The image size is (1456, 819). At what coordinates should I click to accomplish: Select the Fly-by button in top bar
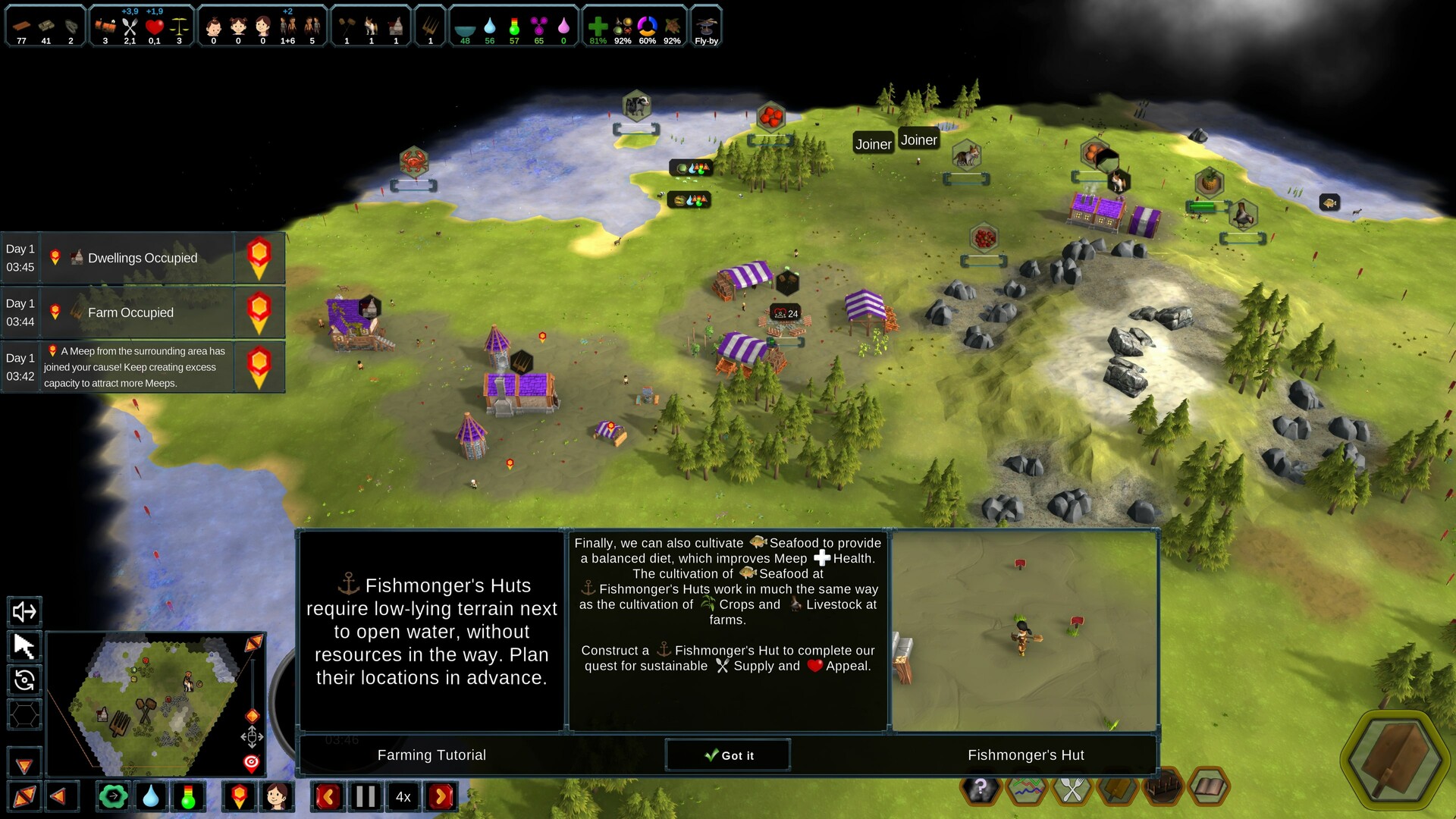click(x=706, y=27)
